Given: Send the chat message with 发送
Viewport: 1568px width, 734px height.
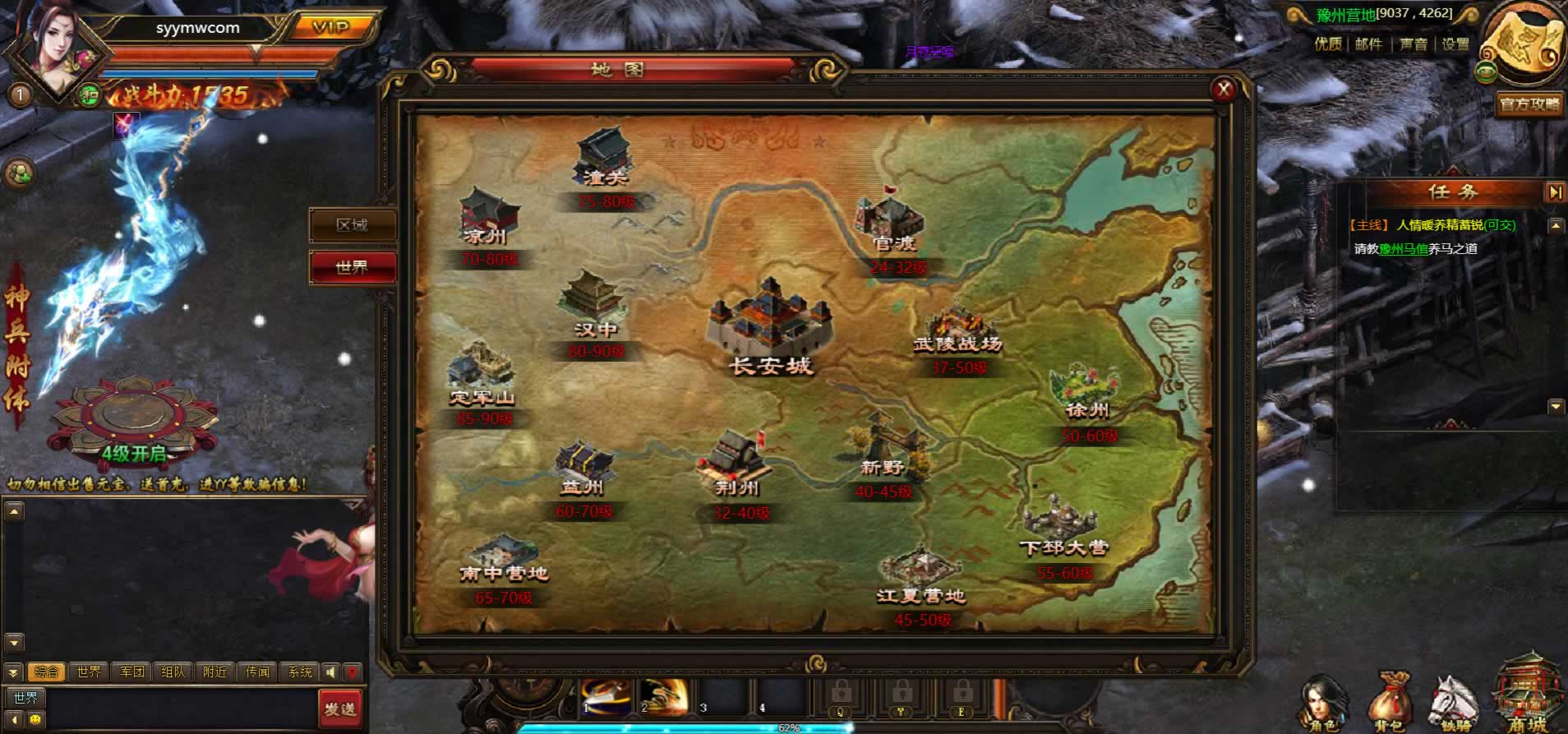Looking at the screenshot, I should coord(339,708).
